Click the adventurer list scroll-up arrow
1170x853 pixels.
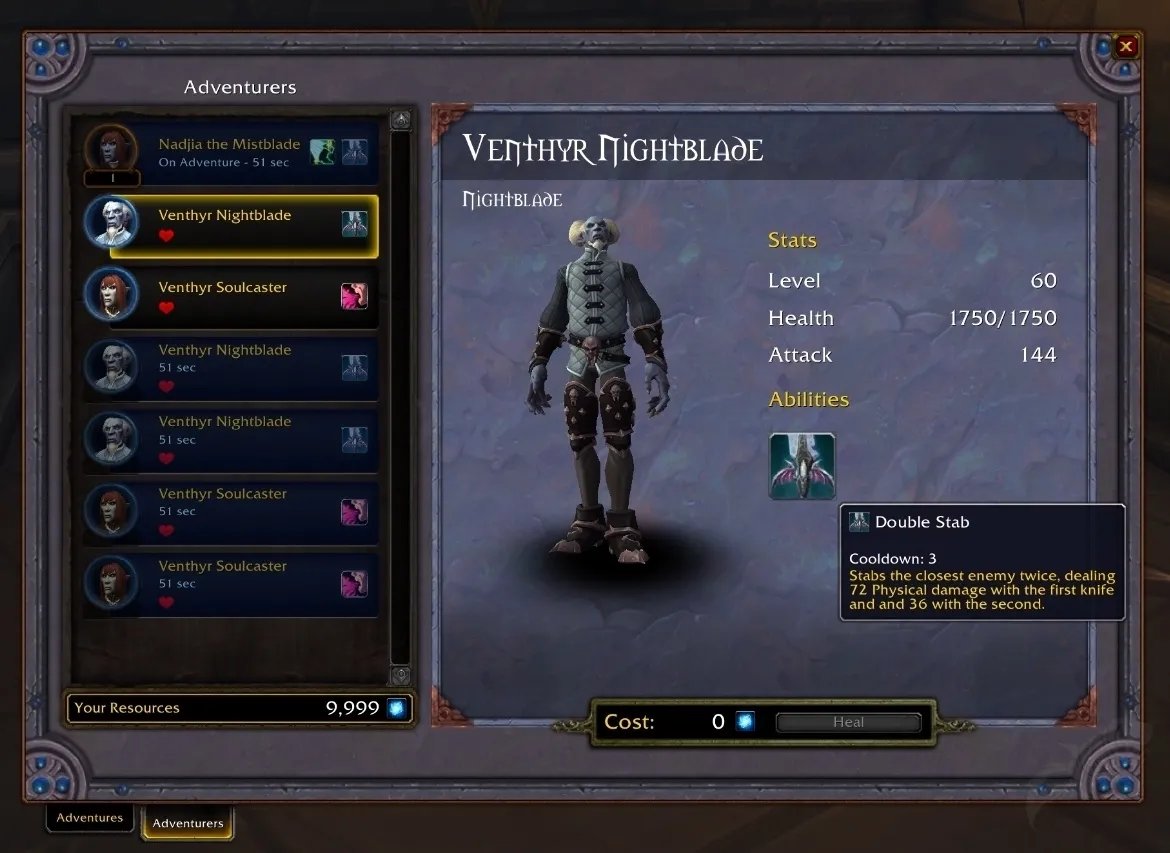(400, 120)
